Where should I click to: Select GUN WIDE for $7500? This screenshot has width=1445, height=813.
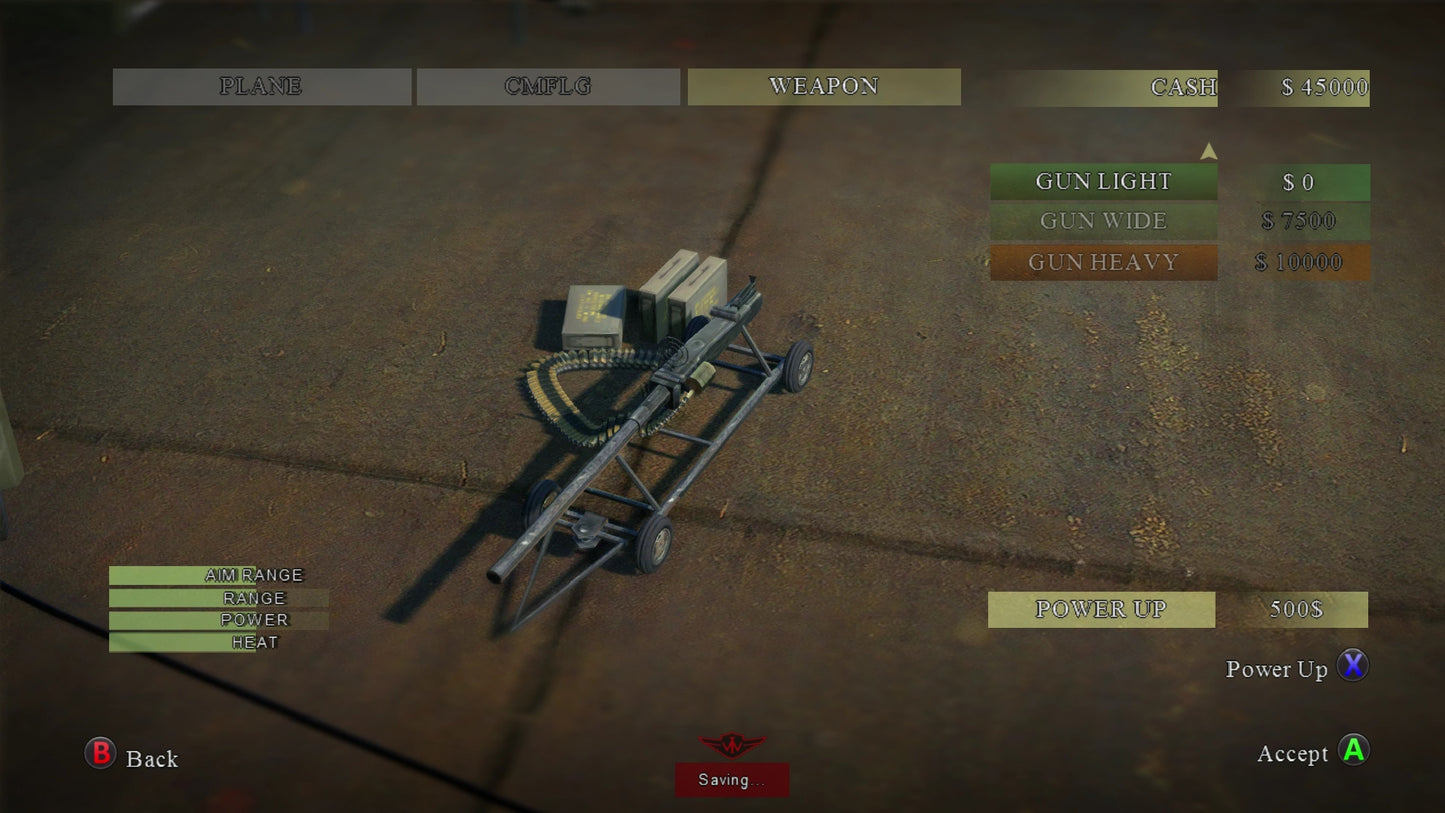click(1104, 221)
